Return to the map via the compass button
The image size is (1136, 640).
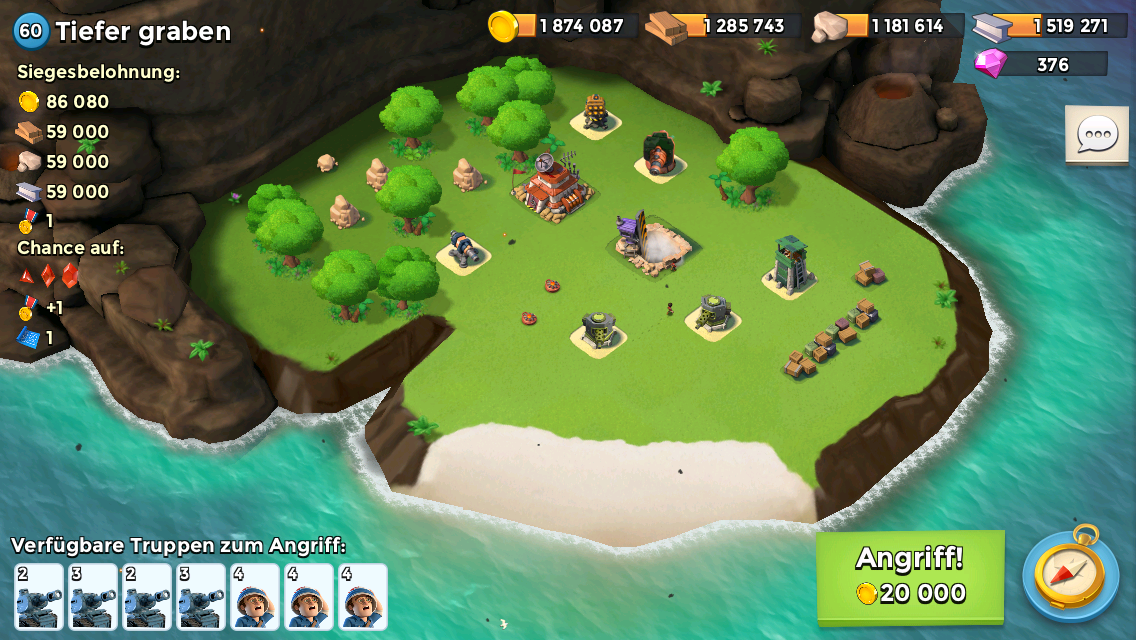(x=1069, y=573)
